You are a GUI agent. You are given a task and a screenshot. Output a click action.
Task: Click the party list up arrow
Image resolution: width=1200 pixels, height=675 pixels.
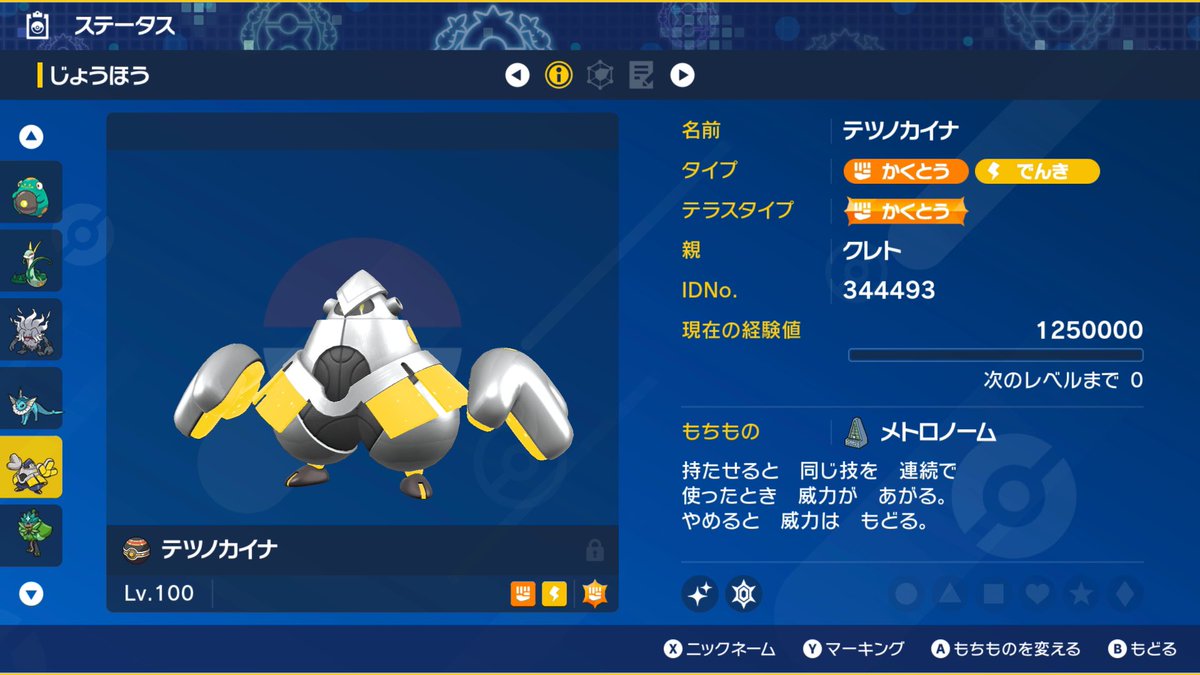coord(32,137)
